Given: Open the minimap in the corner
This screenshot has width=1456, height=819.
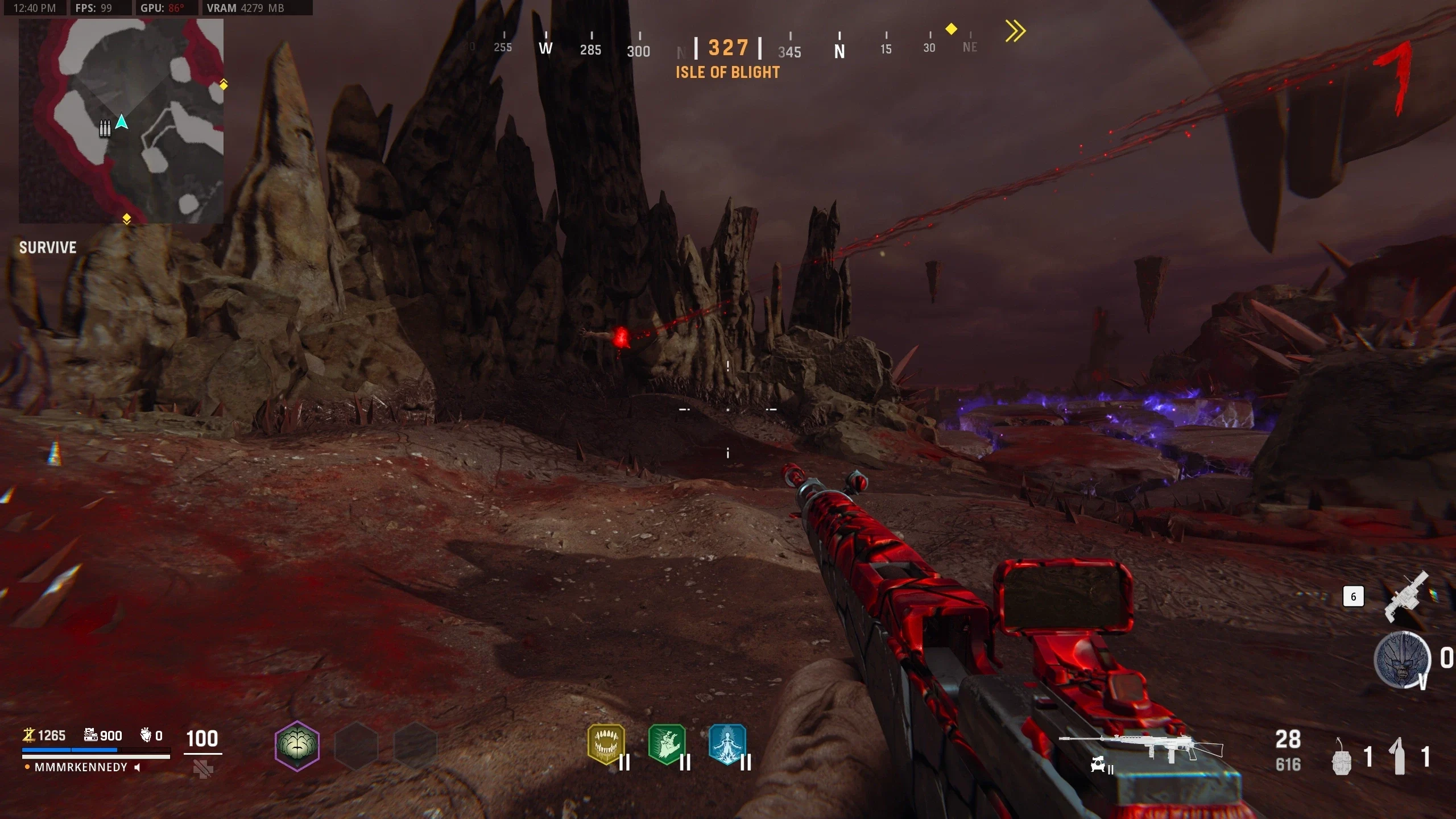Looking at the screenshot, I should 121,121.
